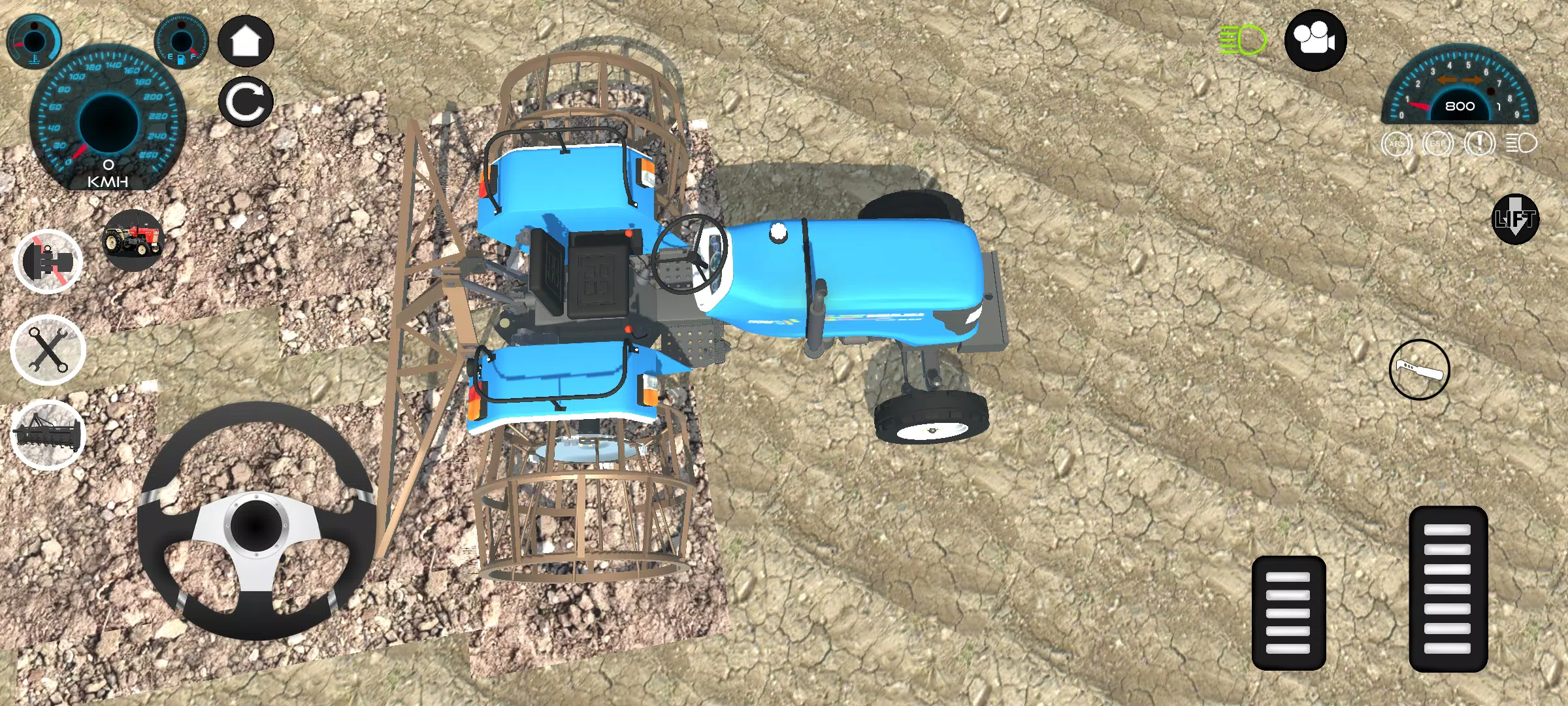The height and width of the screenshot is (706, 1568).
Task: Return home using the house button
Action: (246, 41)
